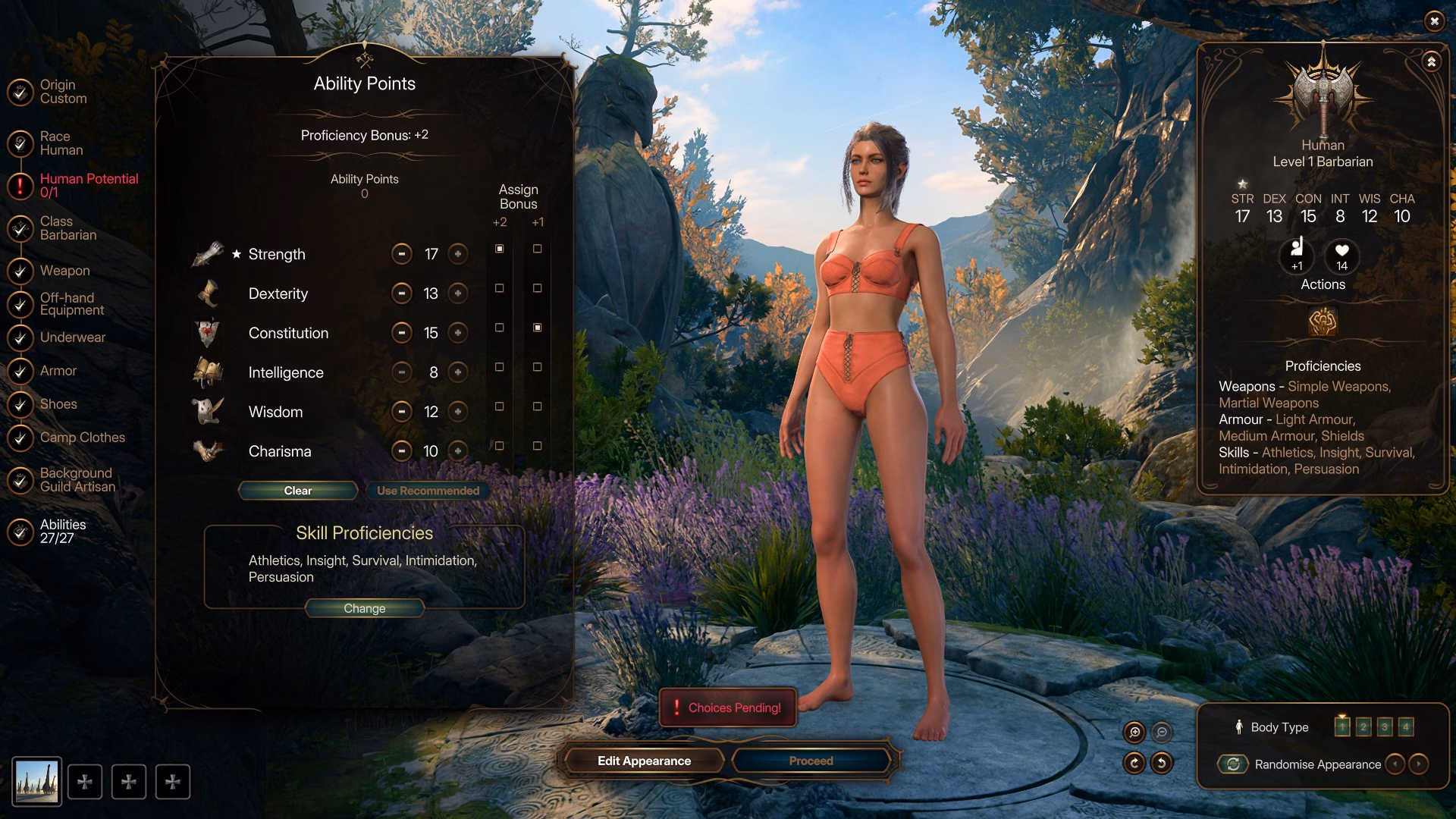Select the Background Guild Artisan step
The width and height of the screenshot is (1456, 819).
[x=77, y=480]
